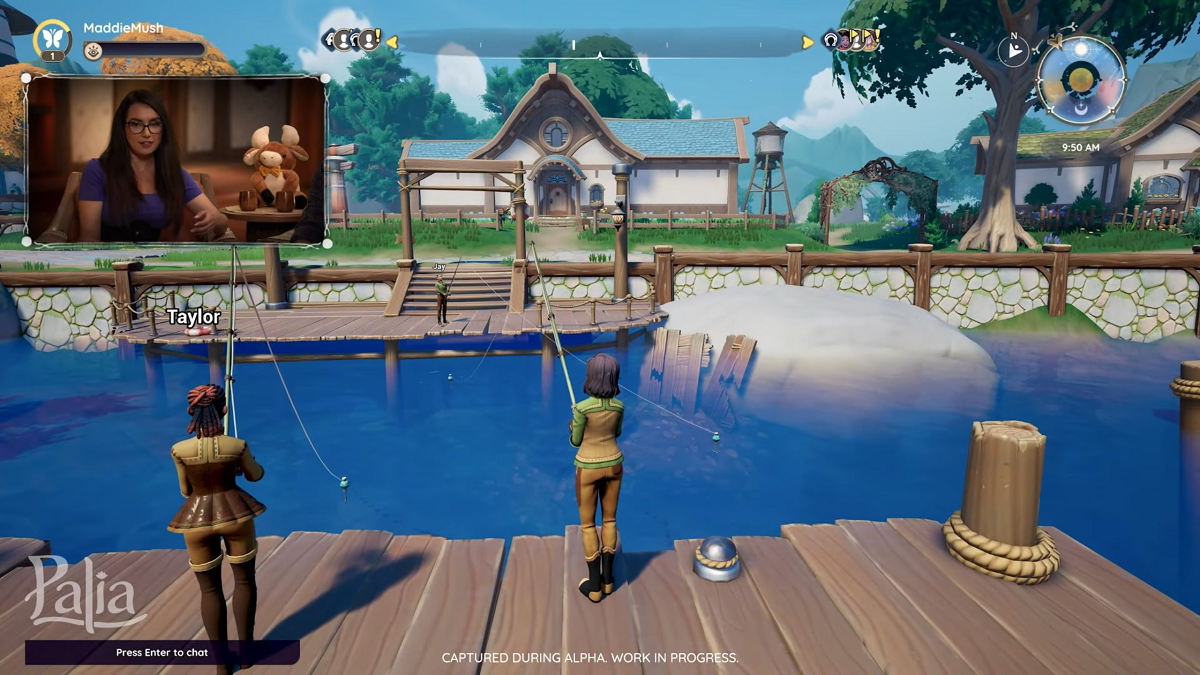The height and width of the screenshot is (675, 1200).
Task: Open the chat input box
Action: (x=162, y=652)
